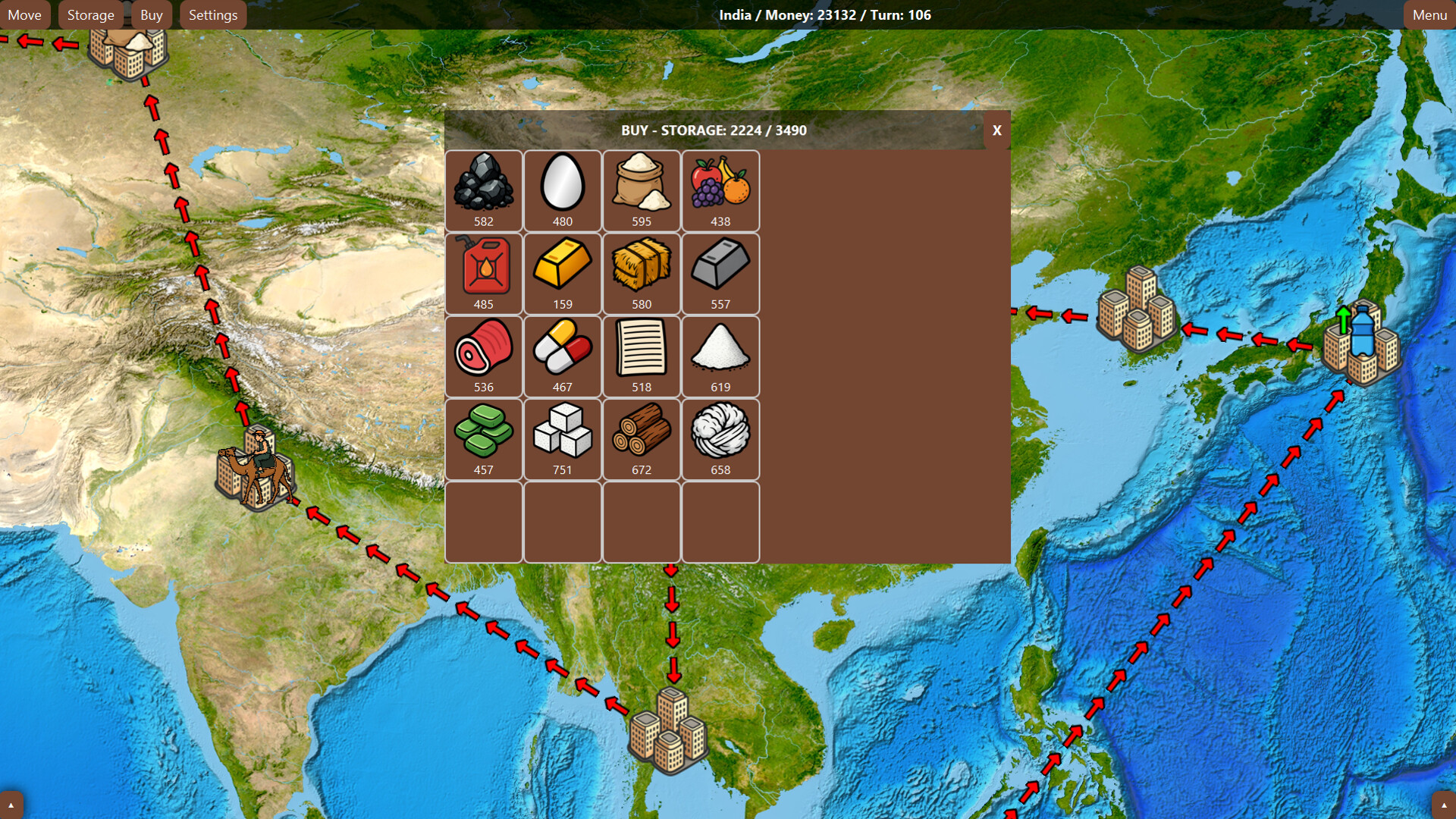1456x819 pixels.
Task: Select the paper commodity icon
Action: (x=642, y=355)
